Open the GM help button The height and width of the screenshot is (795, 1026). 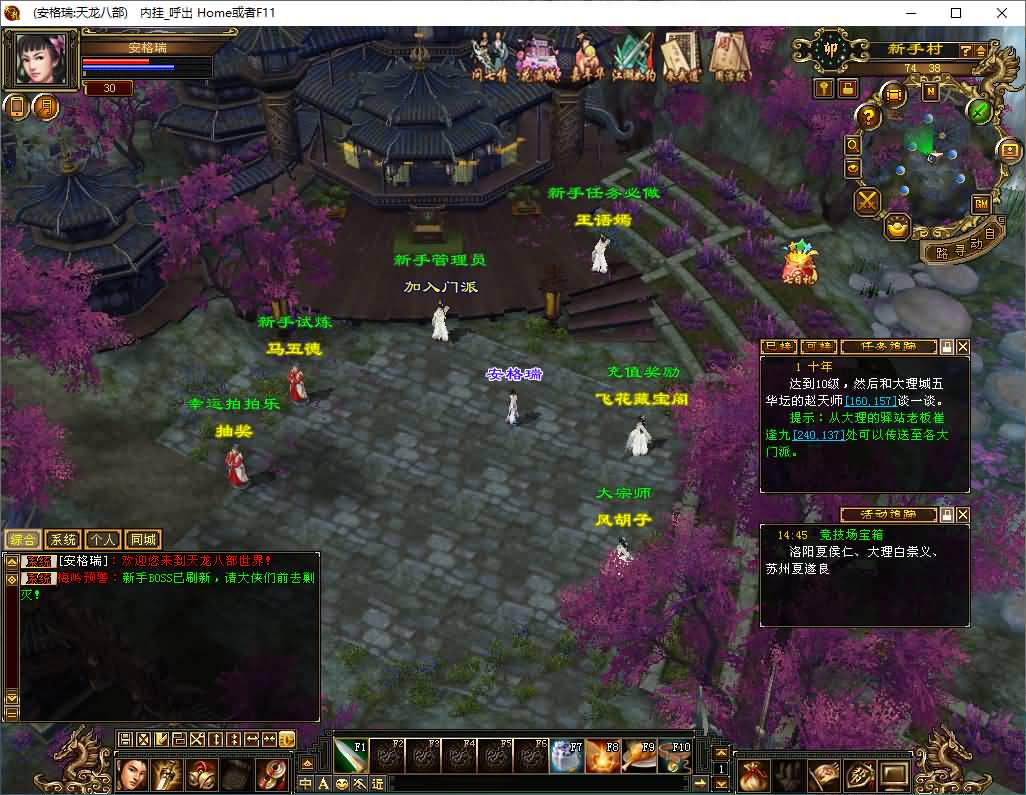click(x=980, y=203)
